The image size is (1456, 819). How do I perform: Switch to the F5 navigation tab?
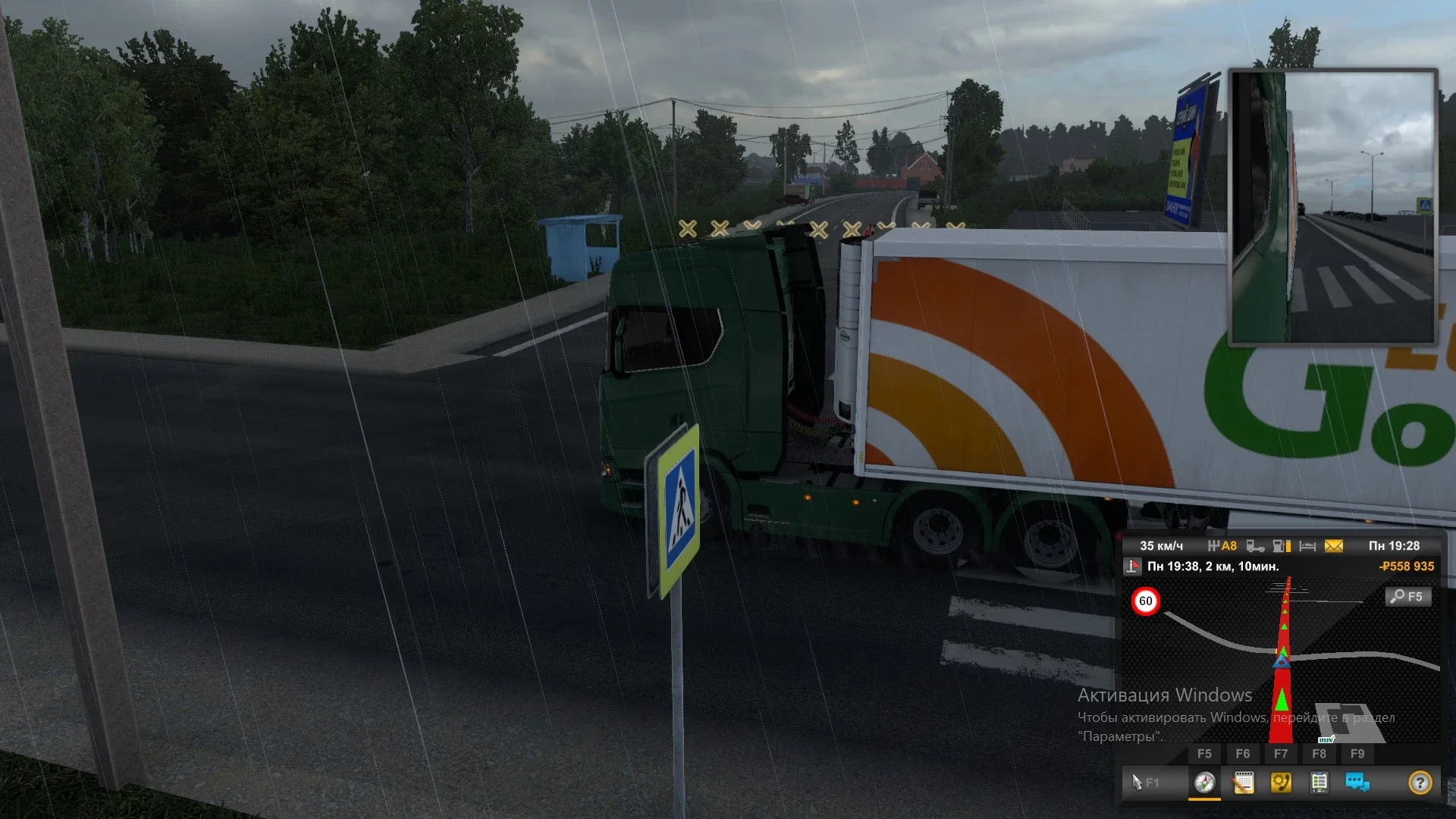point(1205,753)
